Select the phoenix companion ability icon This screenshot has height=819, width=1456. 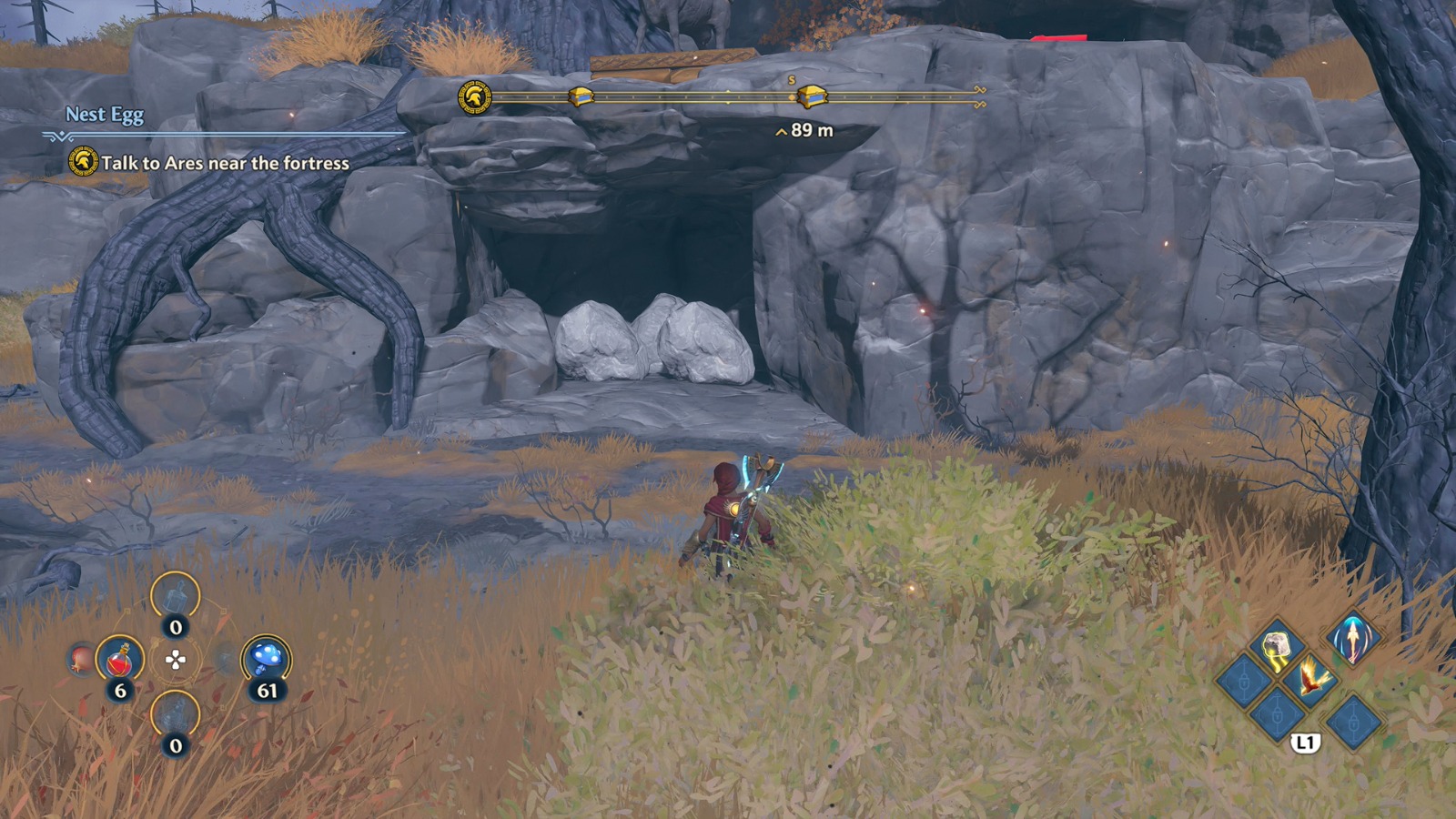pos(1312,679)
